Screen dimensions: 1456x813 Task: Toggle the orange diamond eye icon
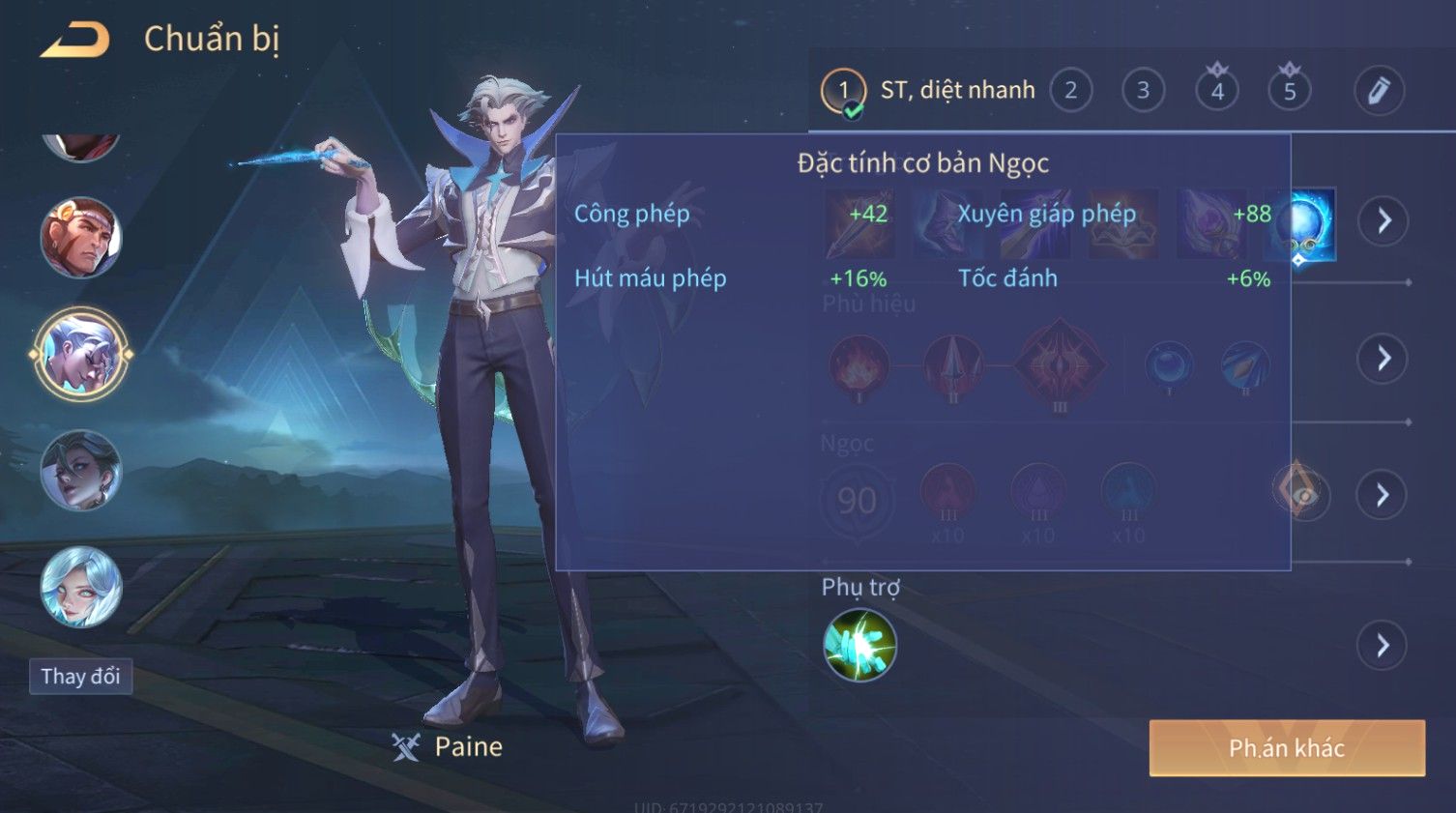(1300, 494)
